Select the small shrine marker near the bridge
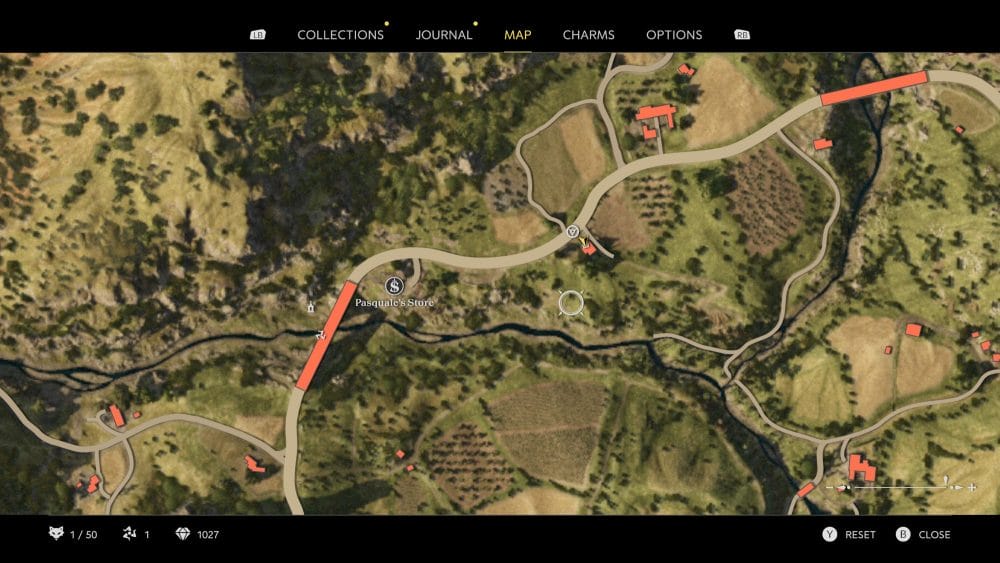The width and height of the screenshot is (1000, 563). (x=311, y=305)
